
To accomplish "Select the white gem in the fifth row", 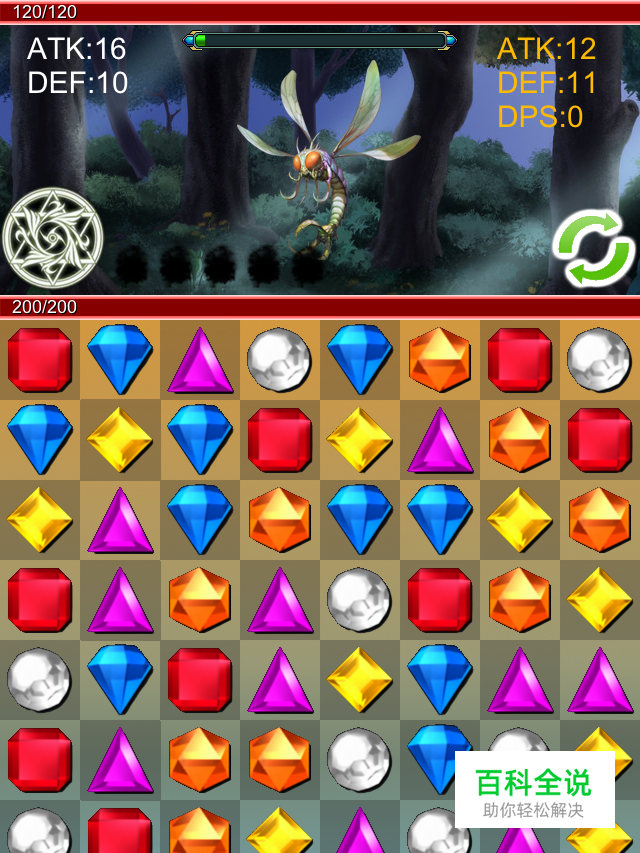I will coord(40,680).
